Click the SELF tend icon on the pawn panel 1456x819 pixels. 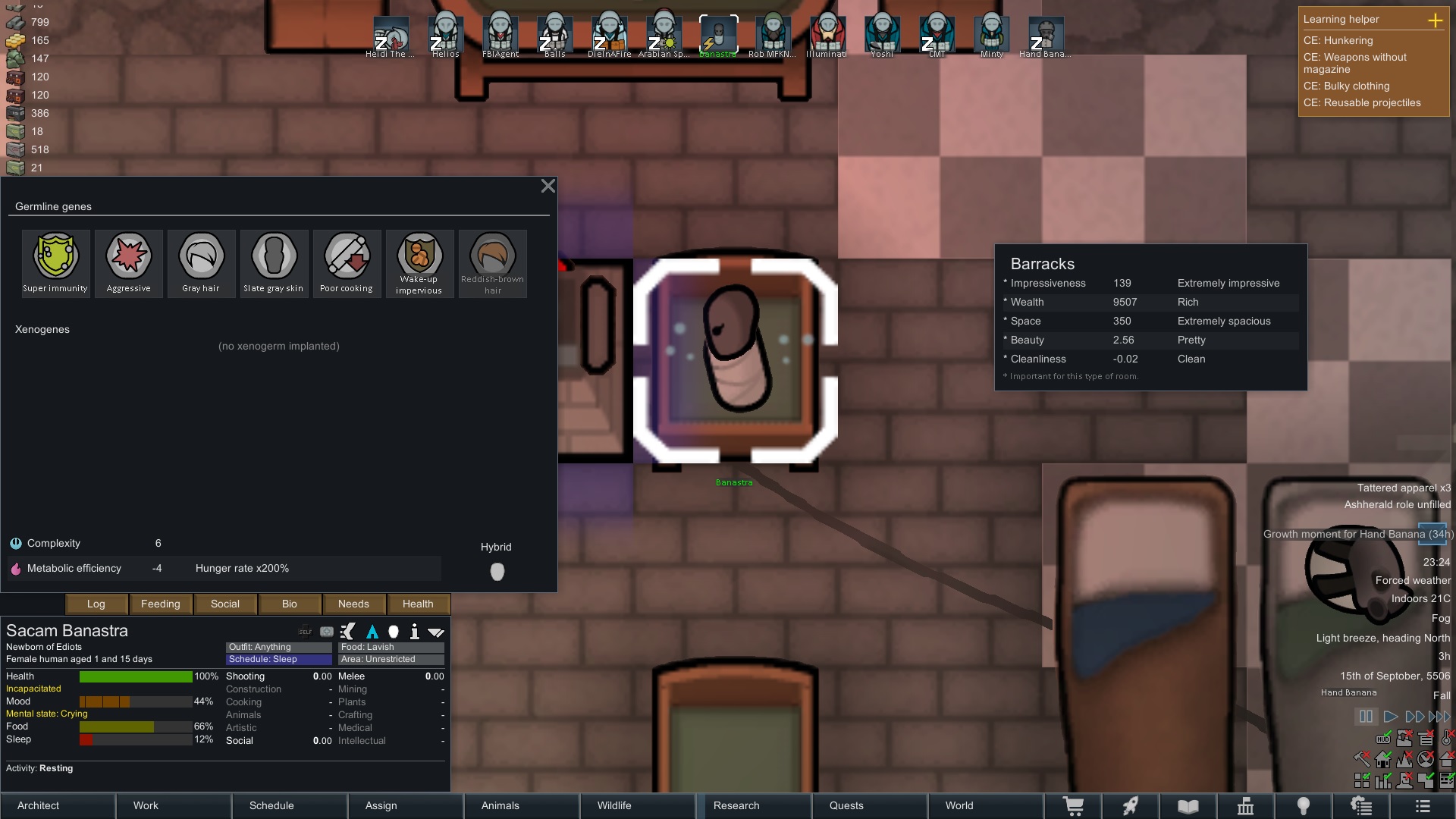coord(305,632)
